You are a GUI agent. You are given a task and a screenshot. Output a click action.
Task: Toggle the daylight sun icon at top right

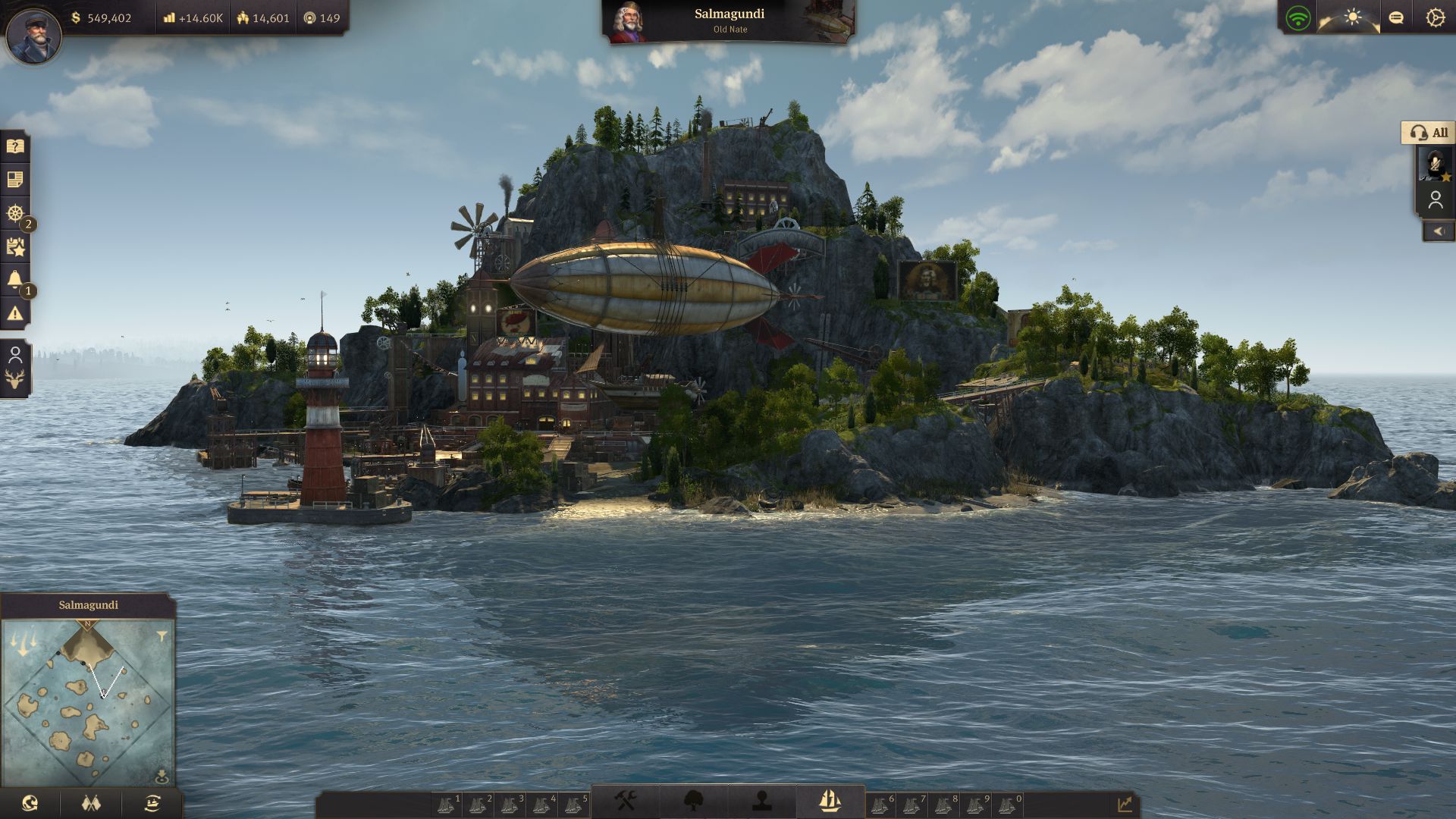(x=1354, y=17)
